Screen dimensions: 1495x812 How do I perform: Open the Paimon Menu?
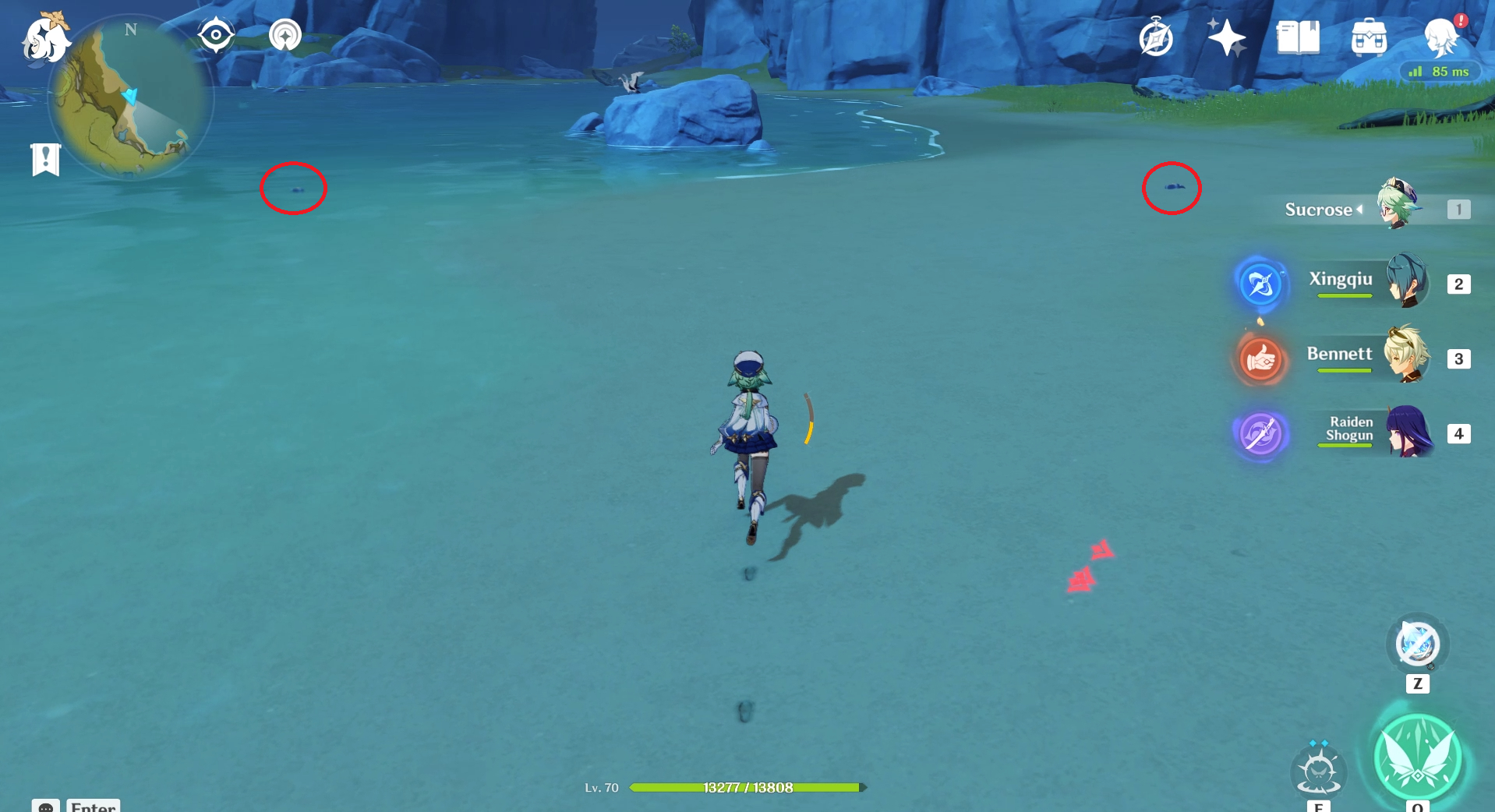click(44, 39)
